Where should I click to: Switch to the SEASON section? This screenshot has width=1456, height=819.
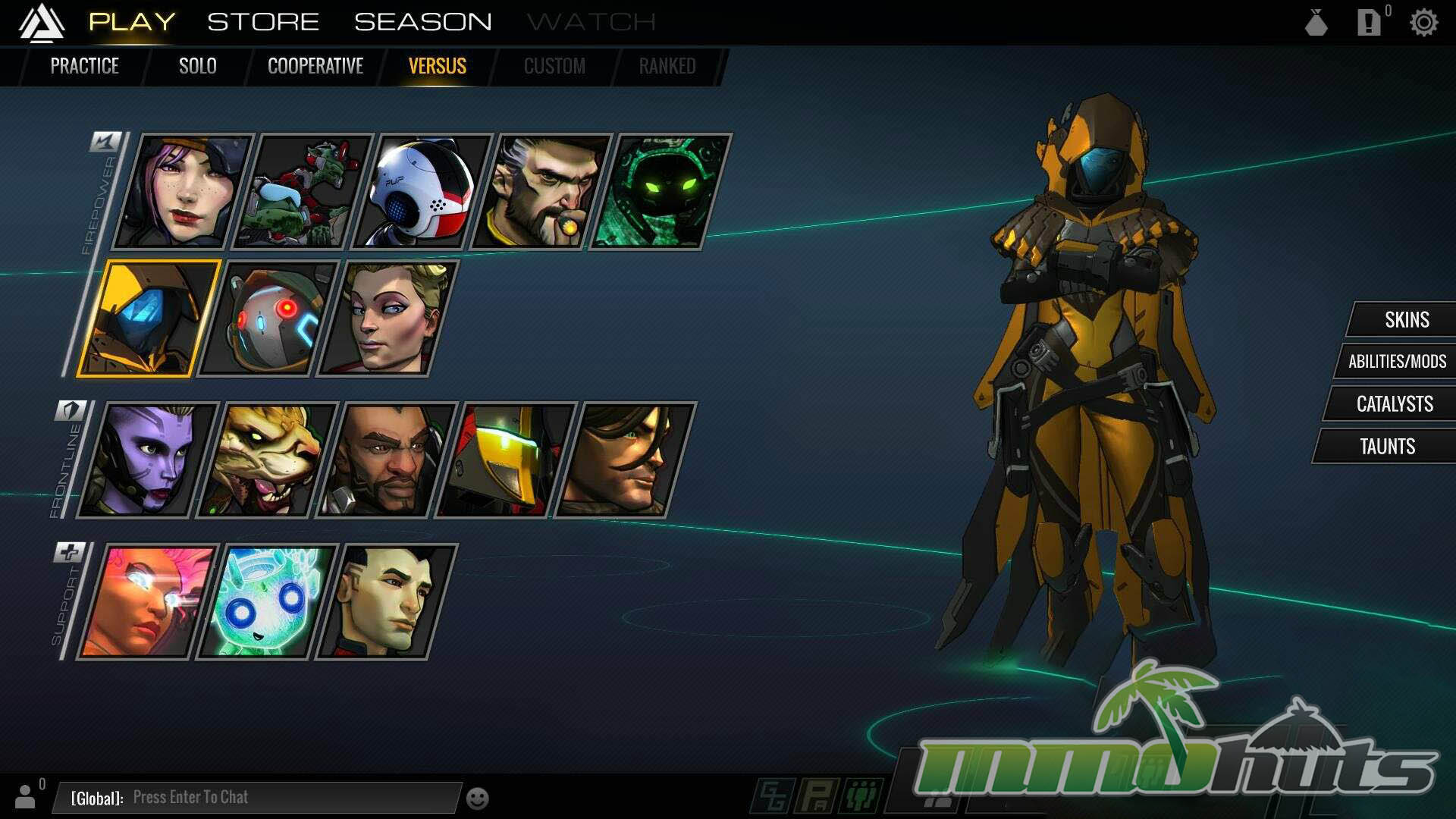coord(422,22)
